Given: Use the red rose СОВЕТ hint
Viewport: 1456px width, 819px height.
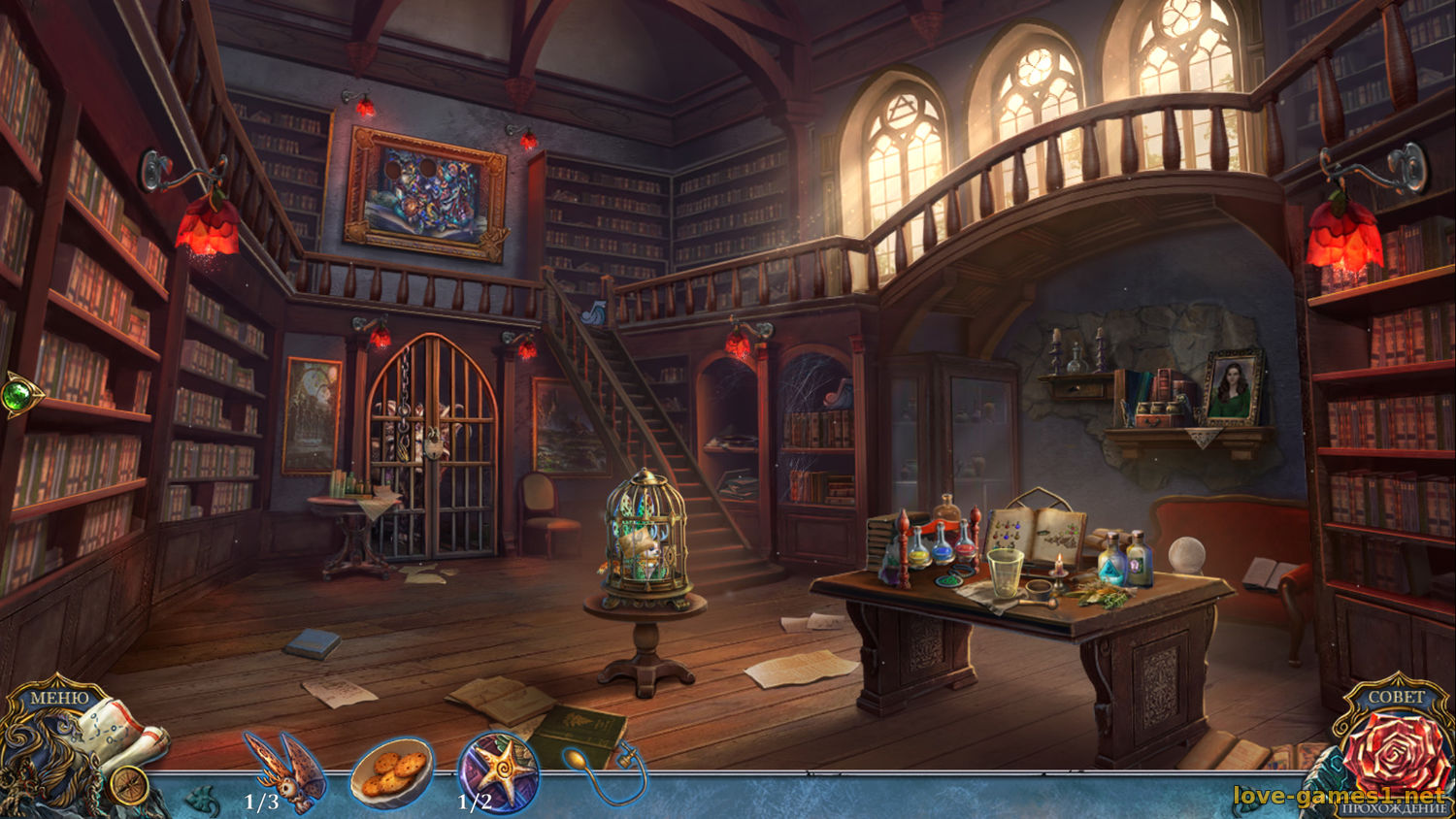Looking at the screenshot, I should (1398, 753).
